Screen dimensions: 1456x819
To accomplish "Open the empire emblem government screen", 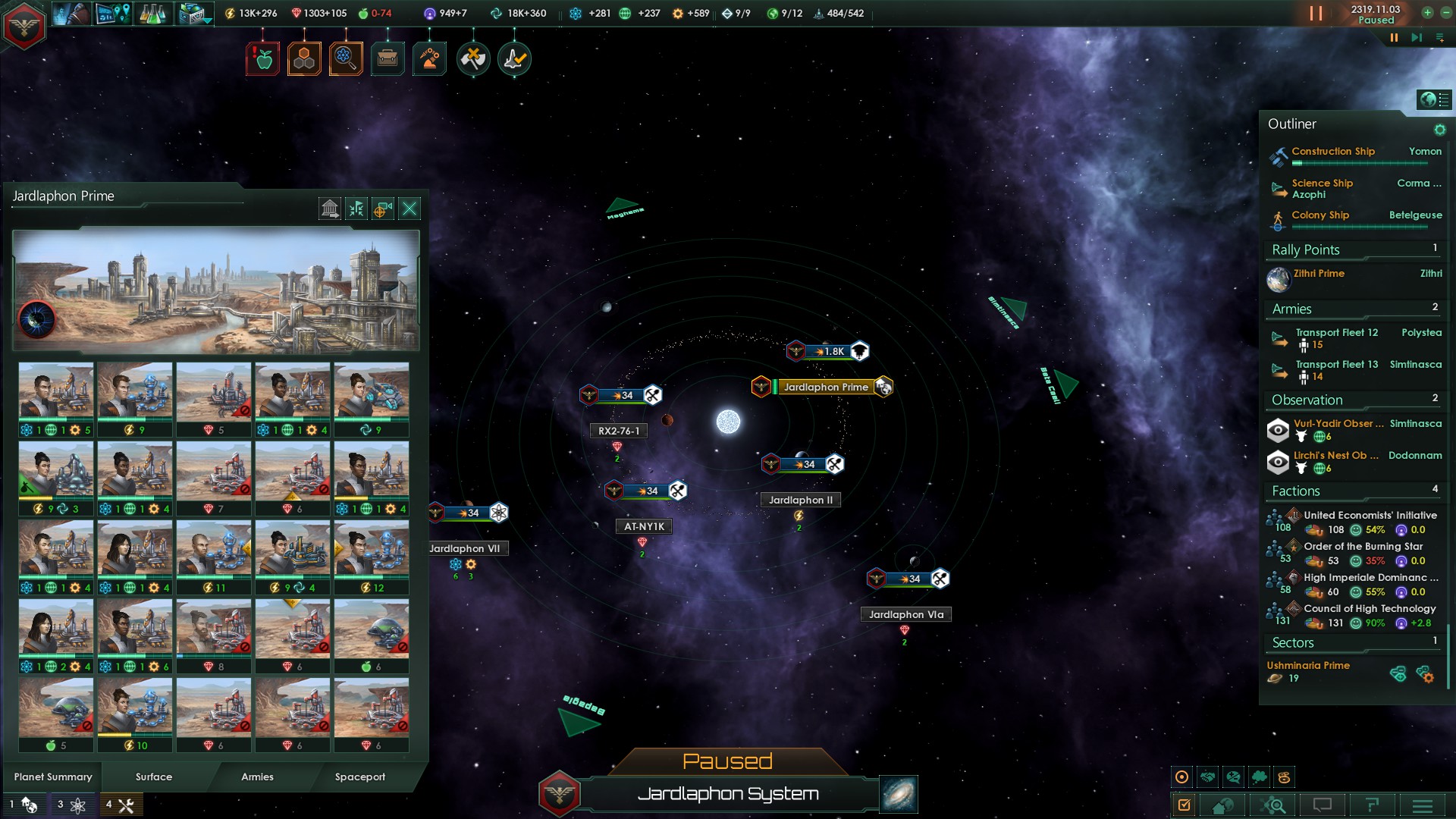I will (24, 27).
